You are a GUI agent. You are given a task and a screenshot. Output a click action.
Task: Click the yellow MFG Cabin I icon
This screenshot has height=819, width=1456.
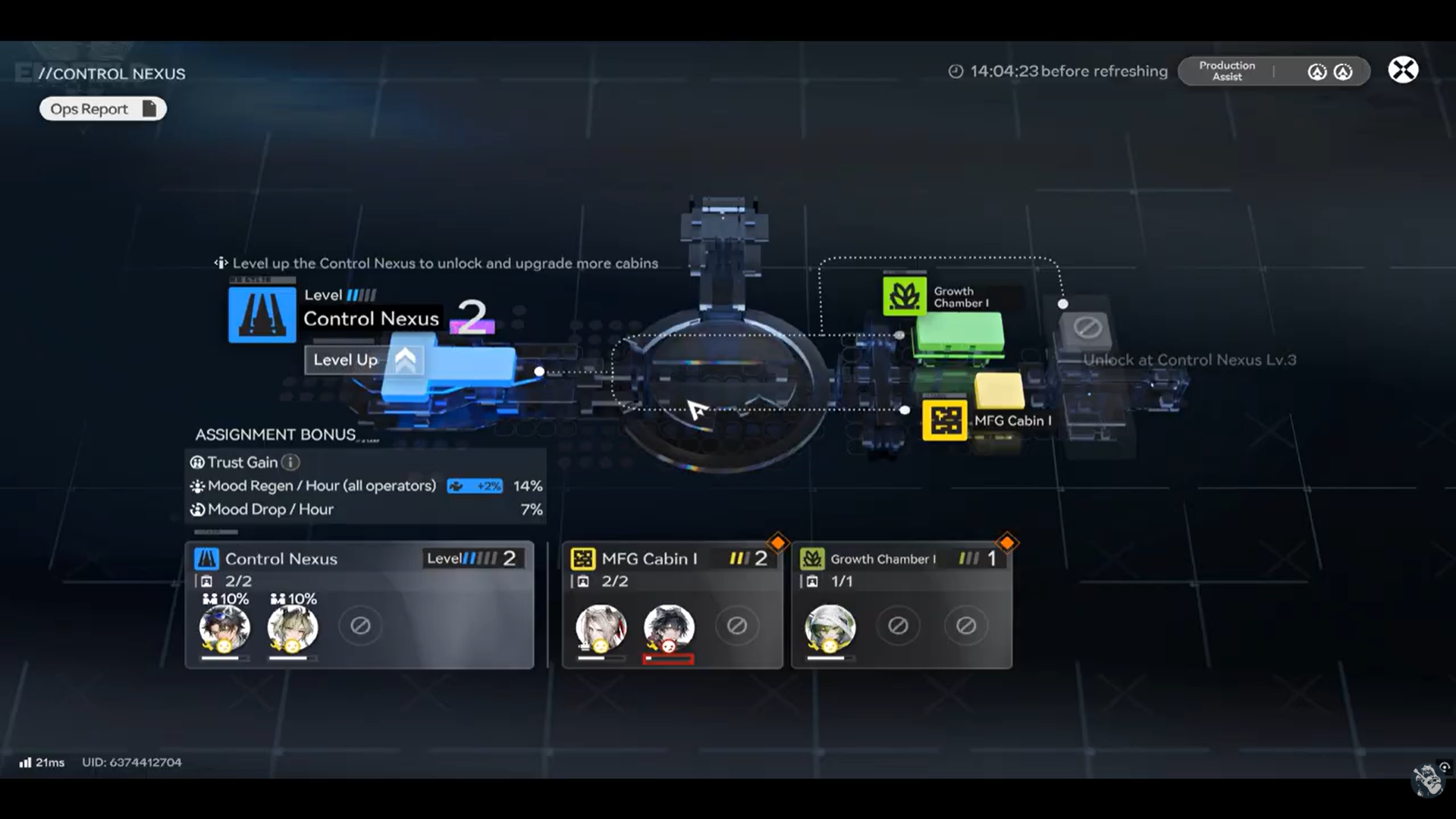[x=944, y=419]
